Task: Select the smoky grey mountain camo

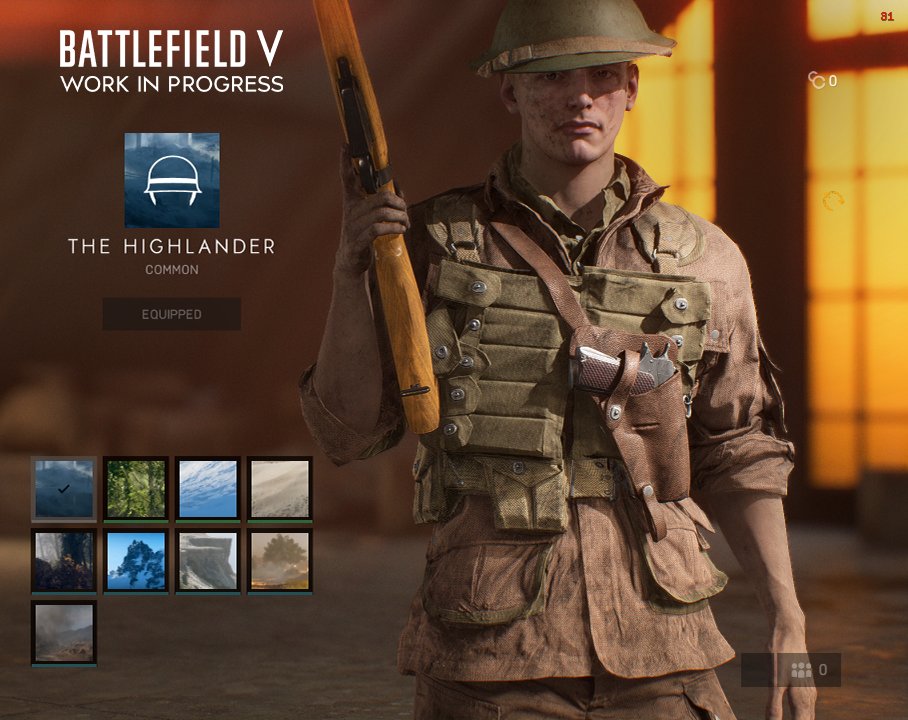Action: coord(64,633)
